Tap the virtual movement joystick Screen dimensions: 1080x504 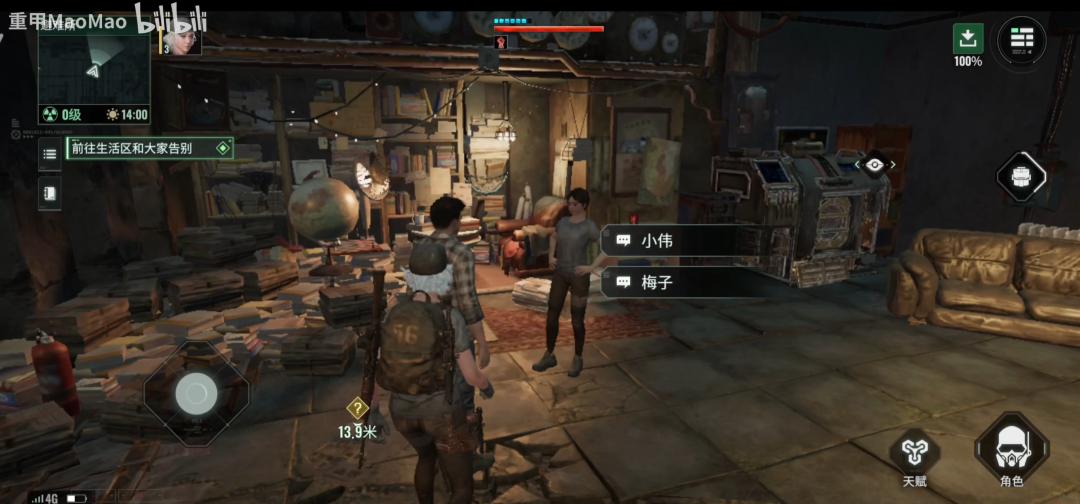pyautogui.click(x=196, y=393)
